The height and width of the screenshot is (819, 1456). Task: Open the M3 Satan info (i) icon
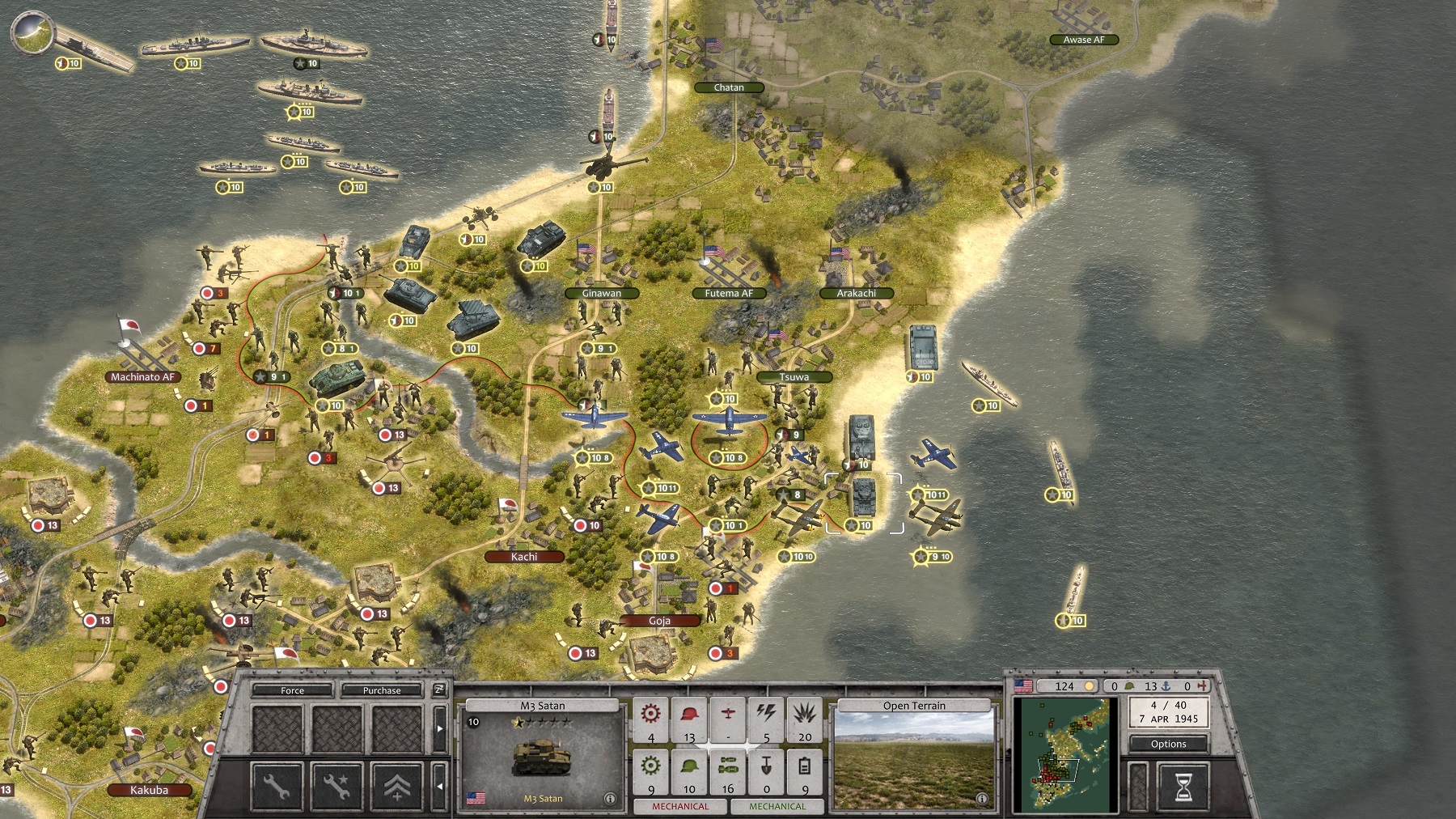[x=611, y=800]
